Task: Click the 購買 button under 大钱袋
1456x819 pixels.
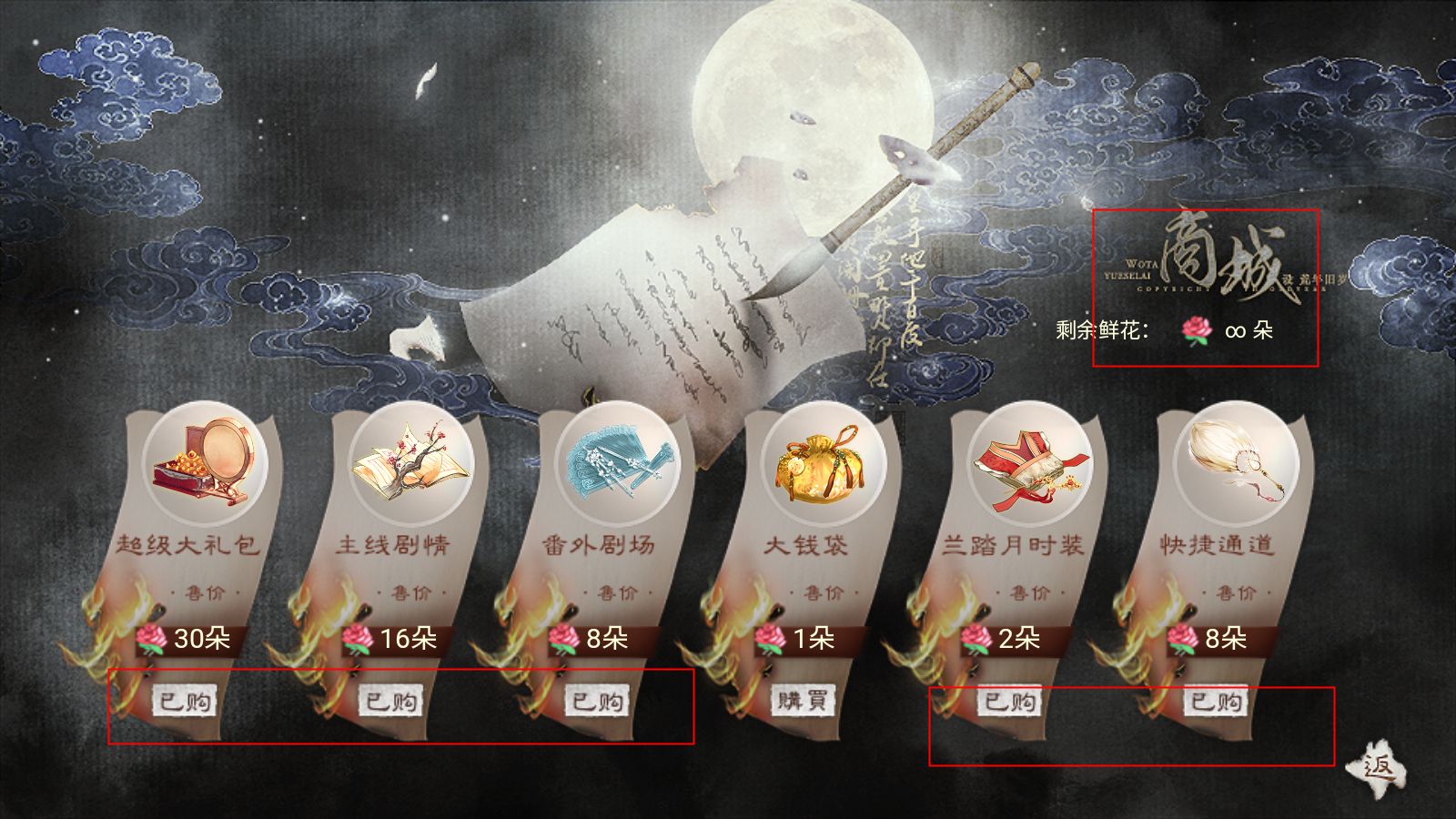Action: click(x=804, y=702)
